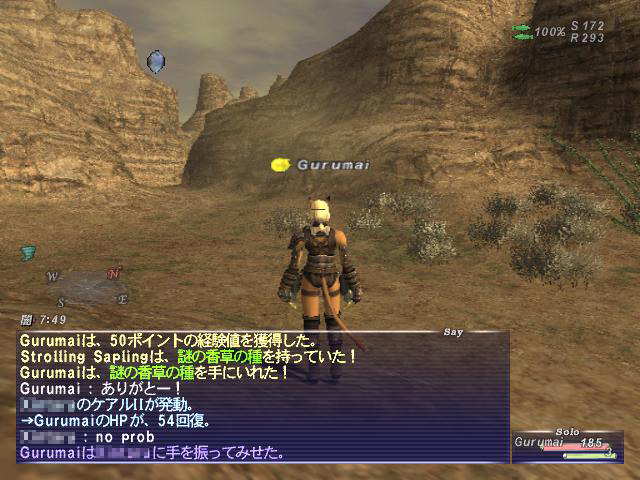640x480 pixels.
Task: Select Gurumai in the Solo party panel
Action: (540, 441)
